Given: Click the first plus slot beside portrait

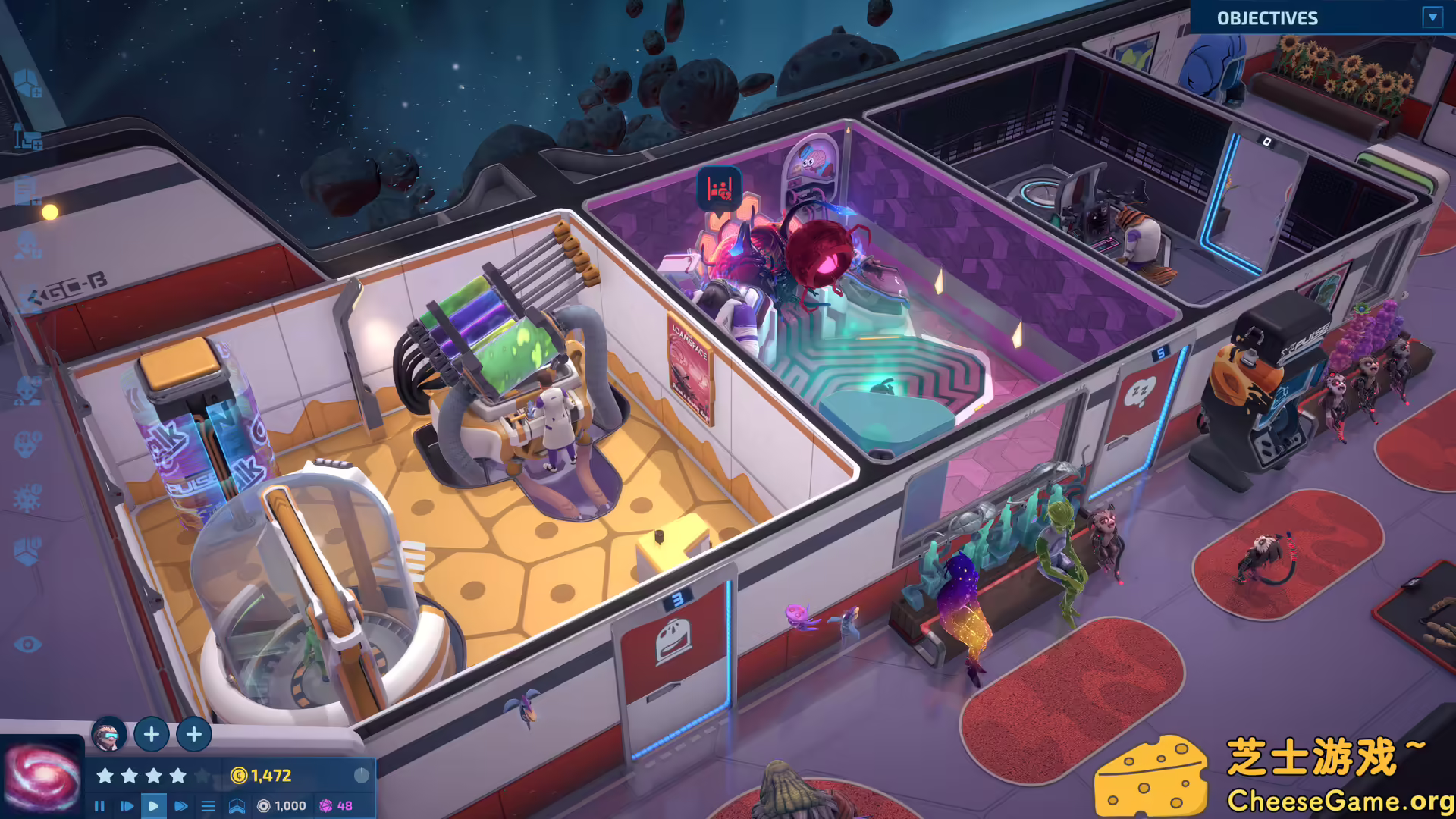Looking at the screenshot, I should click(152, 734).
